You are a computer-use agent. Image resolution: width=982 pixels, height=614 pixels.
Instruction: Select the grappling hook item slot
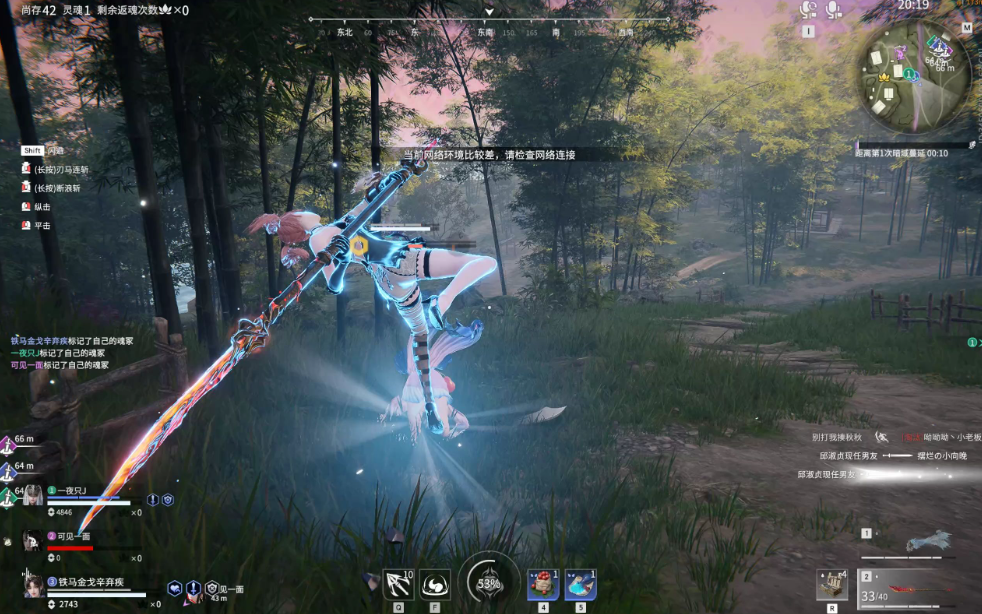pos(398,583)
